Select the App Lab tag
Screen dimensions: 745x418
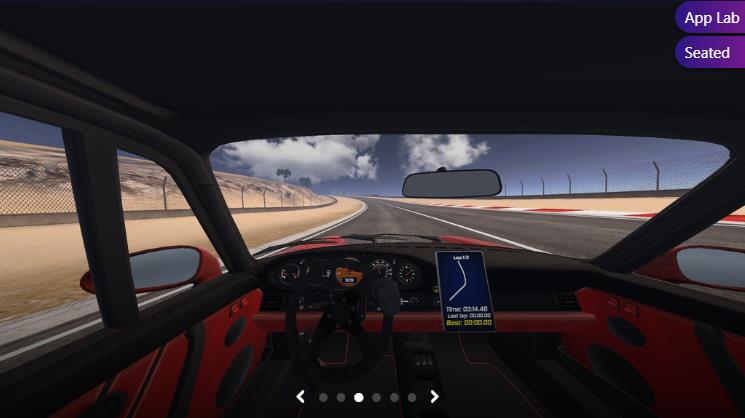pos(711,18)
